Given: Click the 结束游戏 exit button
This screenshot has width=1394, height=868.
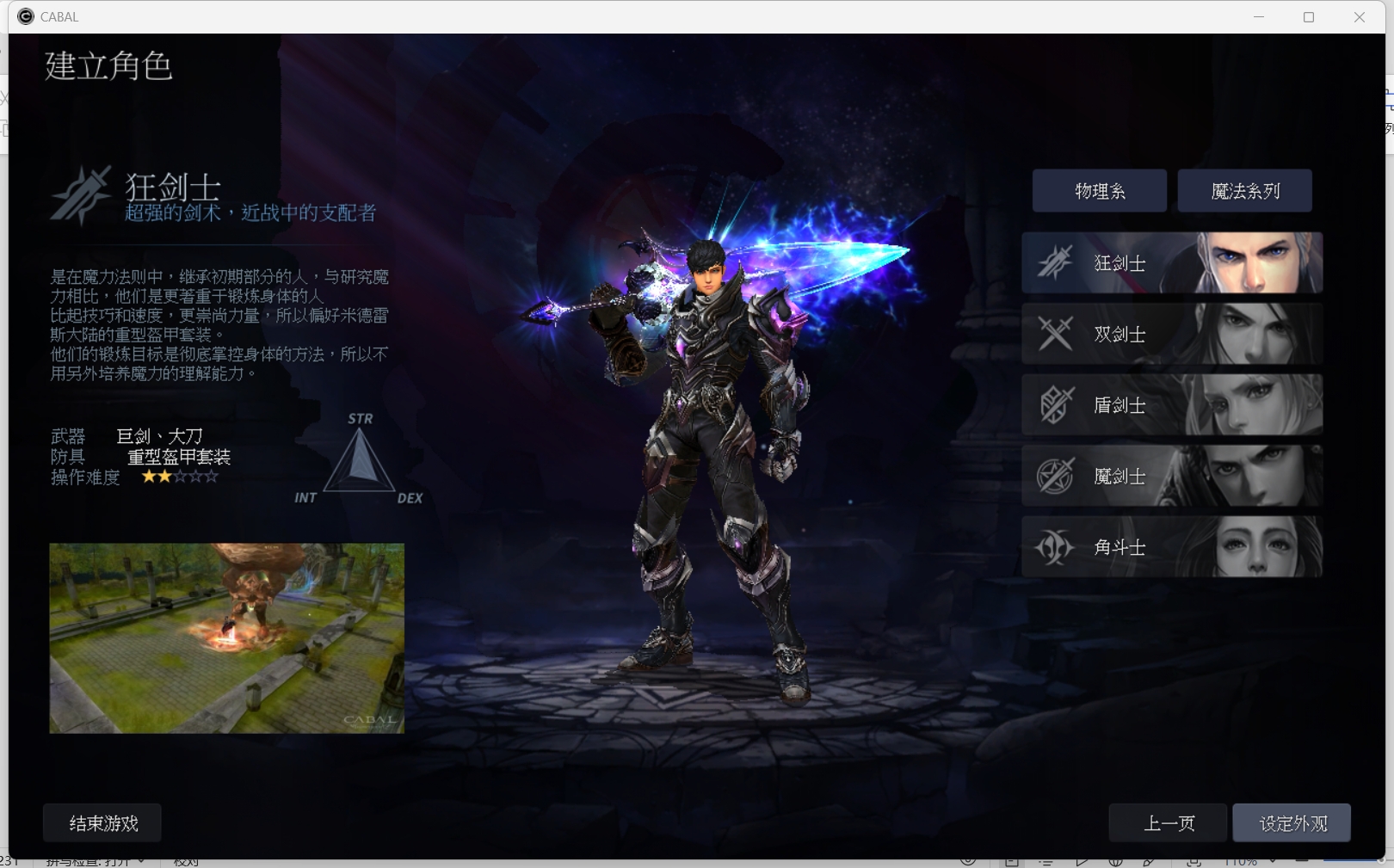Looking at the screenshot, I should (102, 823).
